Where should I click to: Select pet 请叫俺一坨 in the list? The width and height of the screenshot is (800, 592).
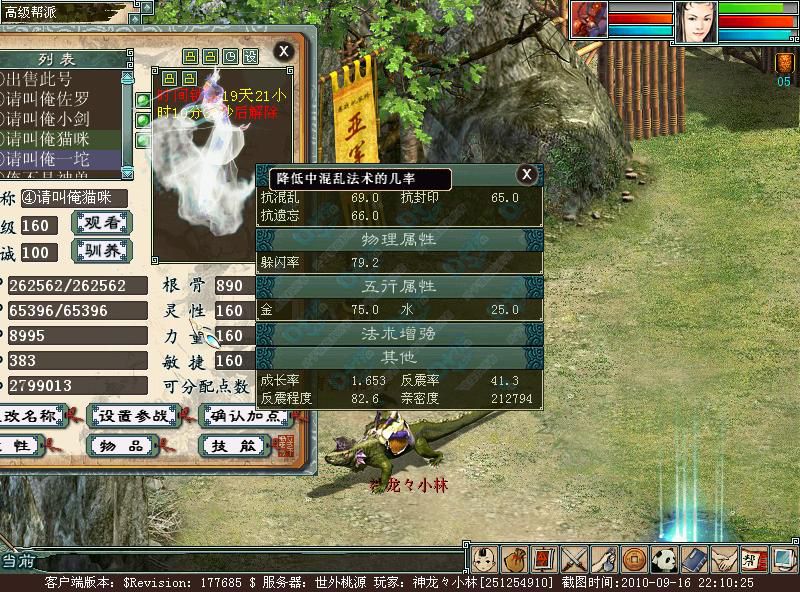click(x=60, y=158)
